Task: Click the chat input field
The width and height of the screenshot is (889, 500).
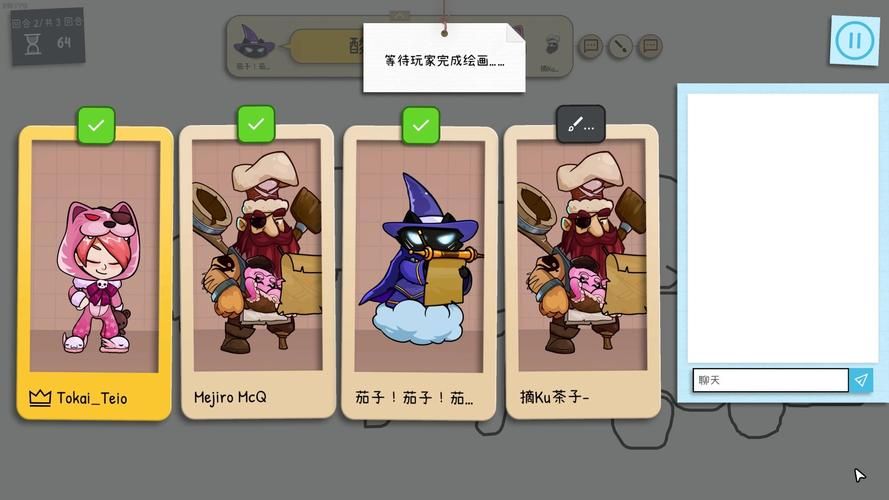Action: 770,380
